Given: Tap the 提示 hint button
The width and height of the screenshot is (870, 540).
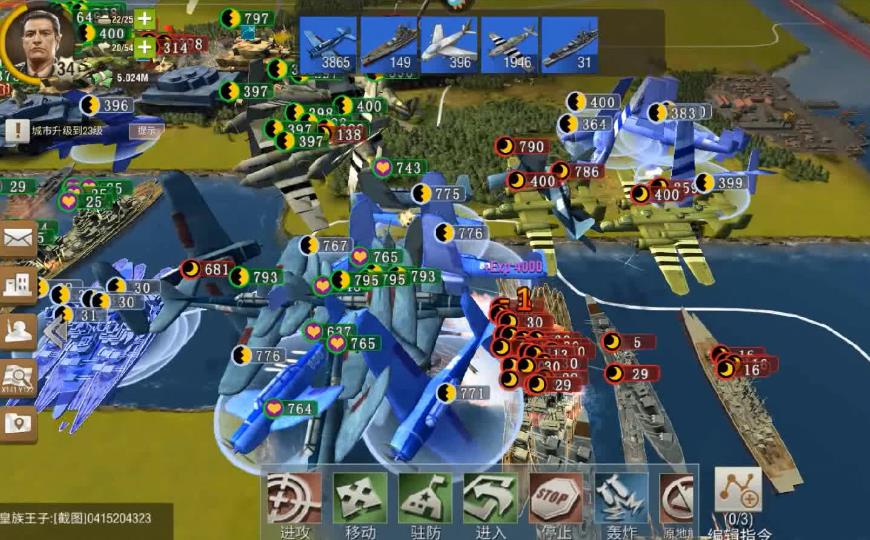Looking at the screenshot, I should 147,130.
